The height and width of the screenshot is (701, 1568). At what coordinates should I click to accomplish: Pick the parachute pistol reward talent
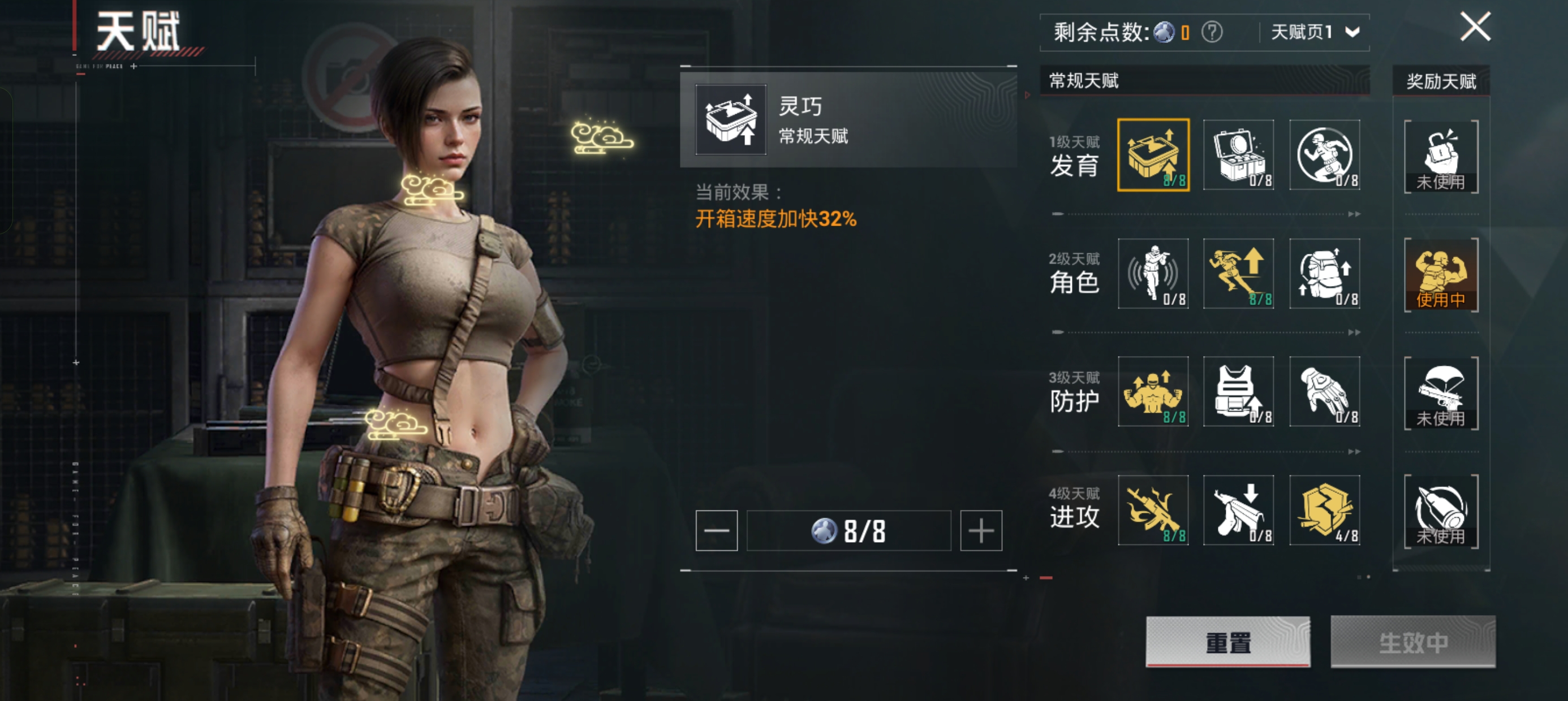coord(1441,393)
